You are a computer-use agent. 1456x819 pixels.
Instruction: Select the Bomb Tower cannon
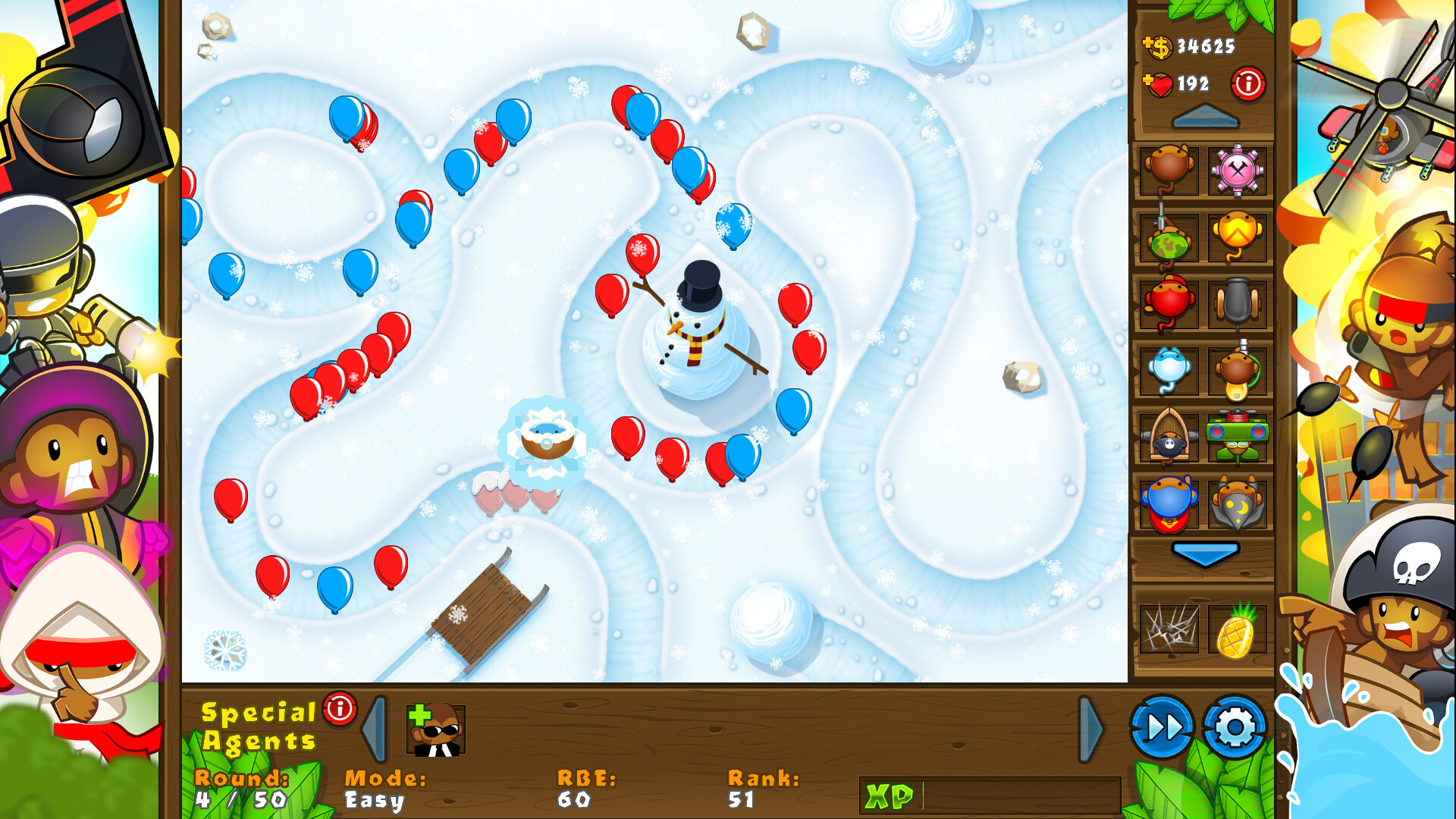1239,303
